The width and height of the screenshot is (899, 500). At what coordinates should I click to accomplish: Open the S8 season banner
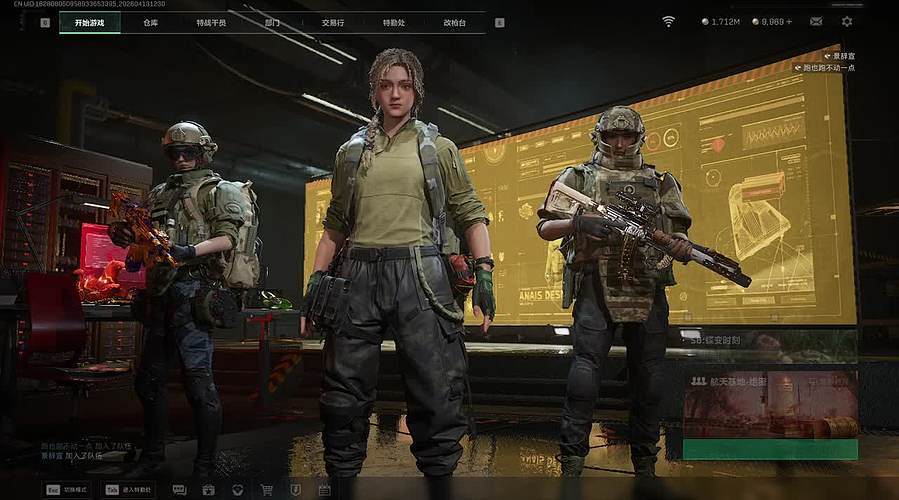pyautogui.click(x=769, y=341)
